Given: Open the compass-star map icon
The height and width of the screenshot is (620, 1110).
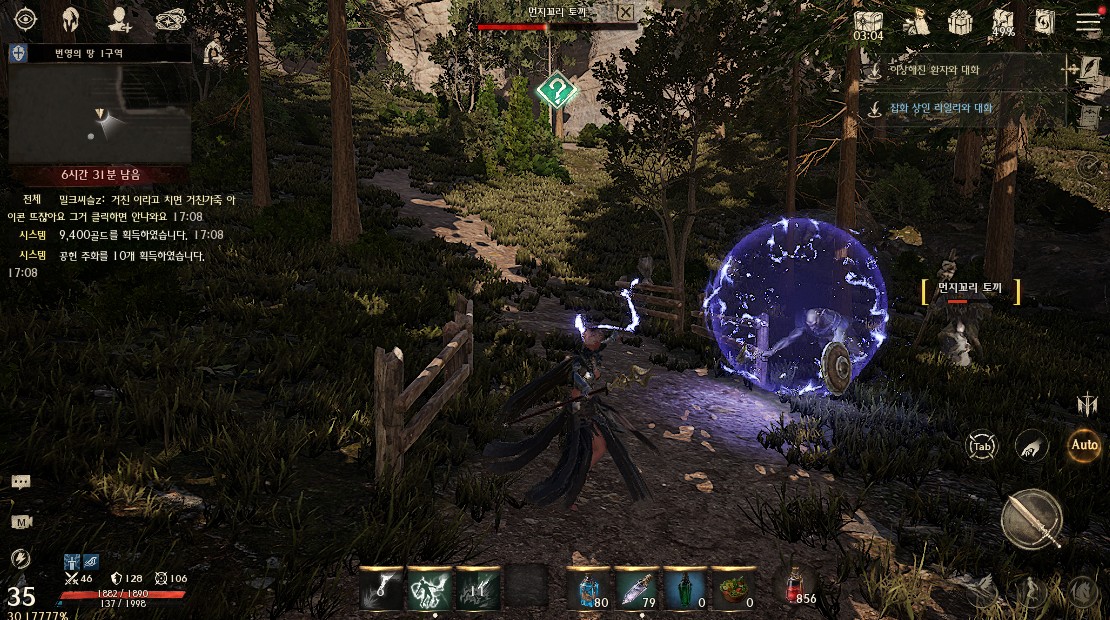Looking at the screenshot, I should coord(171,20).
